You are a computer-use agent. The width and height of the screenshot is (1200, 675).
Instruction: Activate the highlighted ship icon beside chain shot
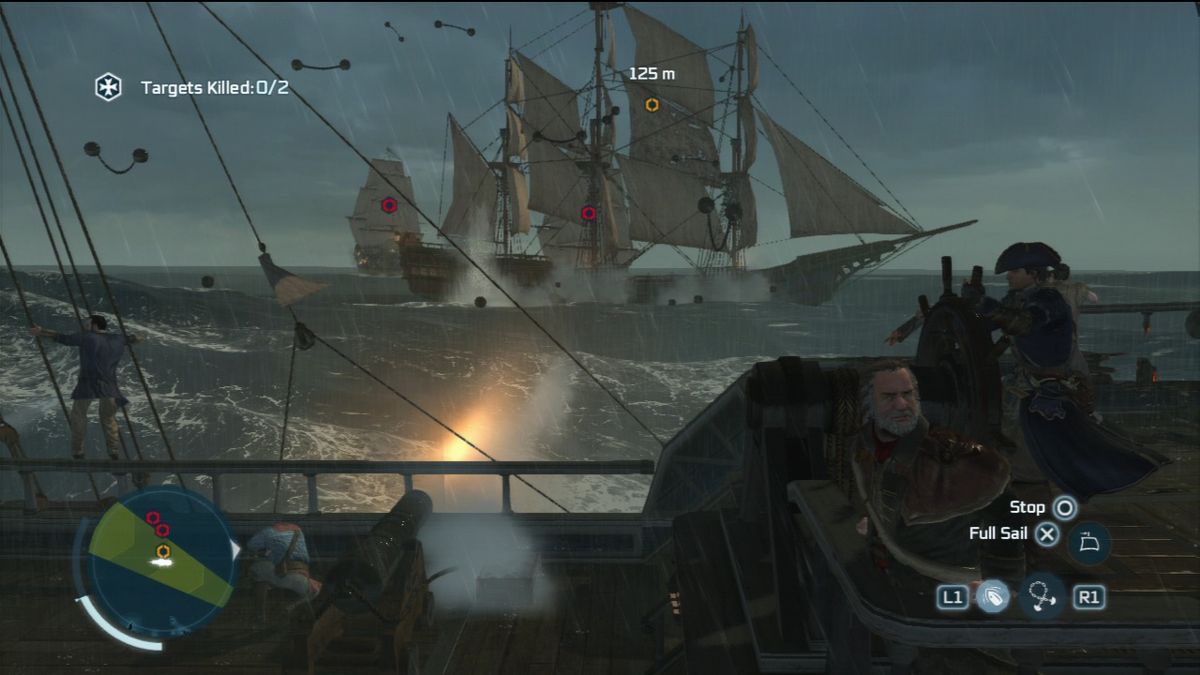[x=993, y=597]
